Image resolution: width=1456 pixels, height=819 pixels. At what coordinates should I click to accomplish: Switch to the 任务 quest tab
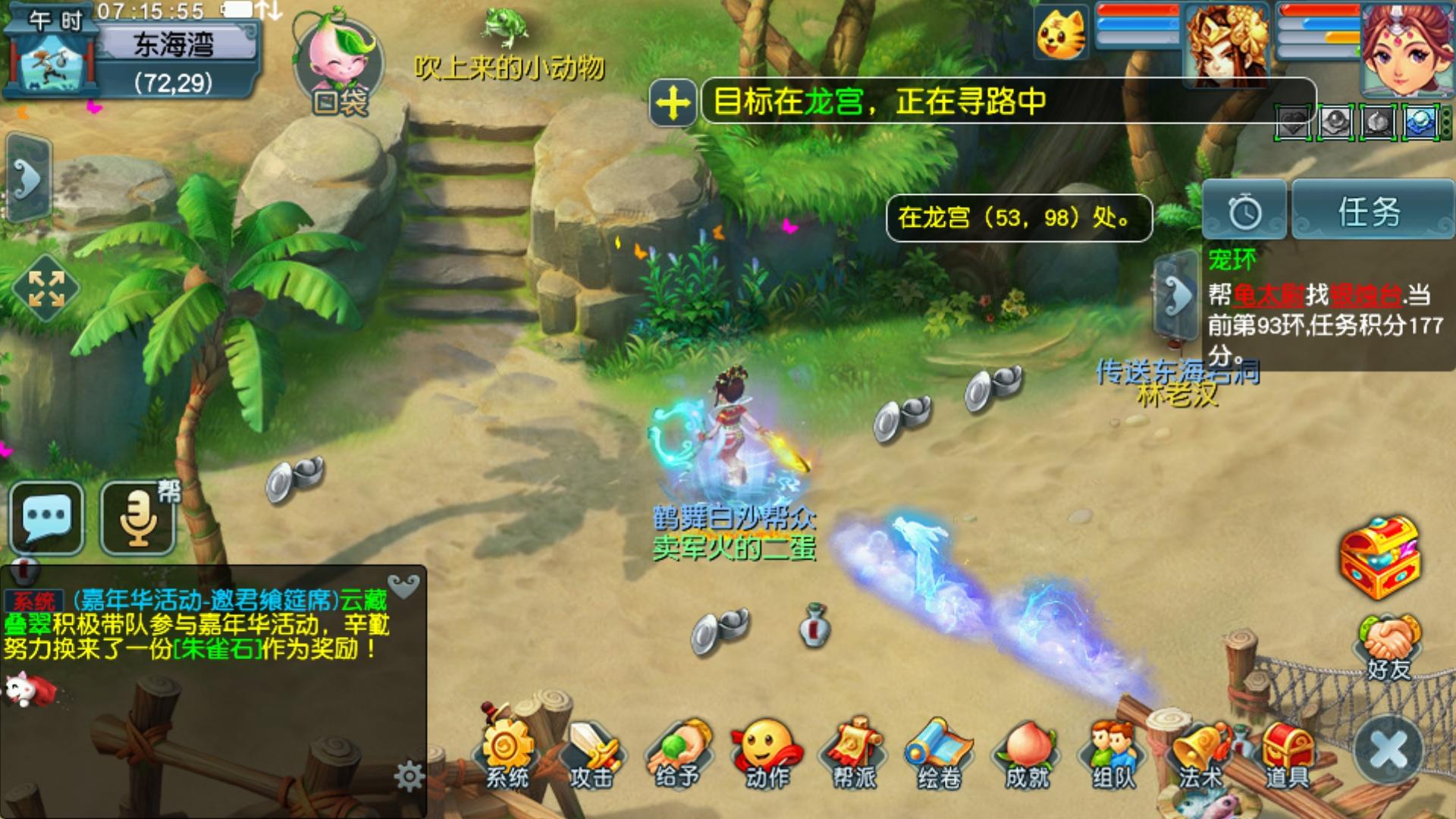pyautogui.click(x=1370, y=212)
